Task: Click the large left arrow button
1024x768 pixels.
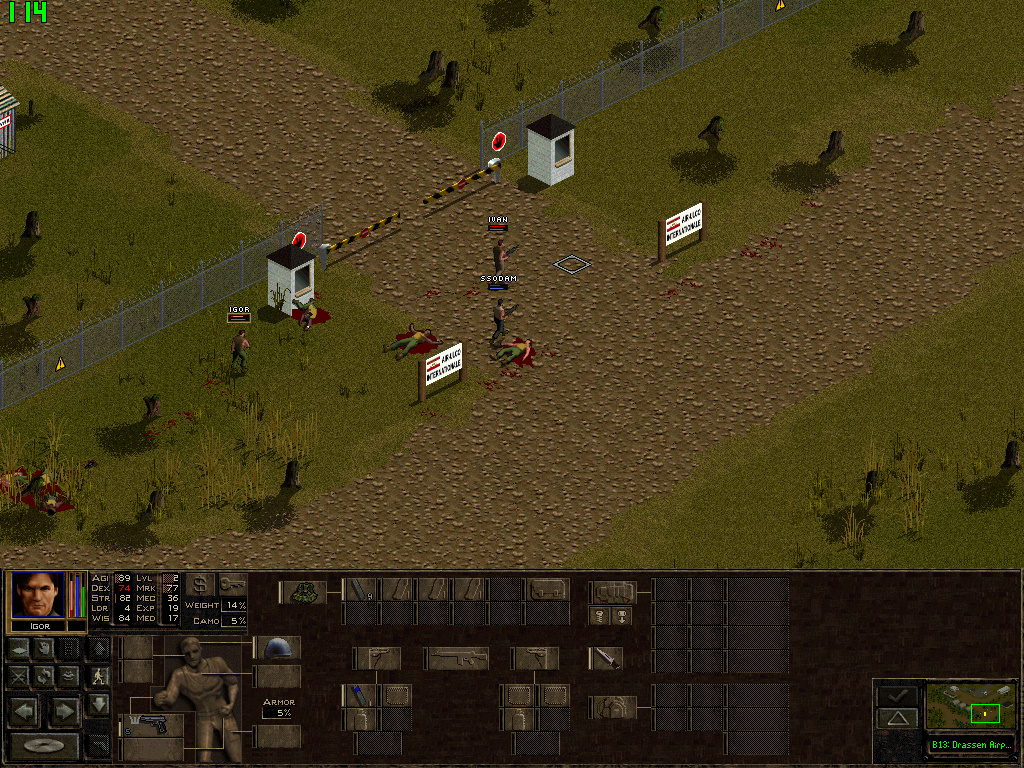Action: click(24, 712)
